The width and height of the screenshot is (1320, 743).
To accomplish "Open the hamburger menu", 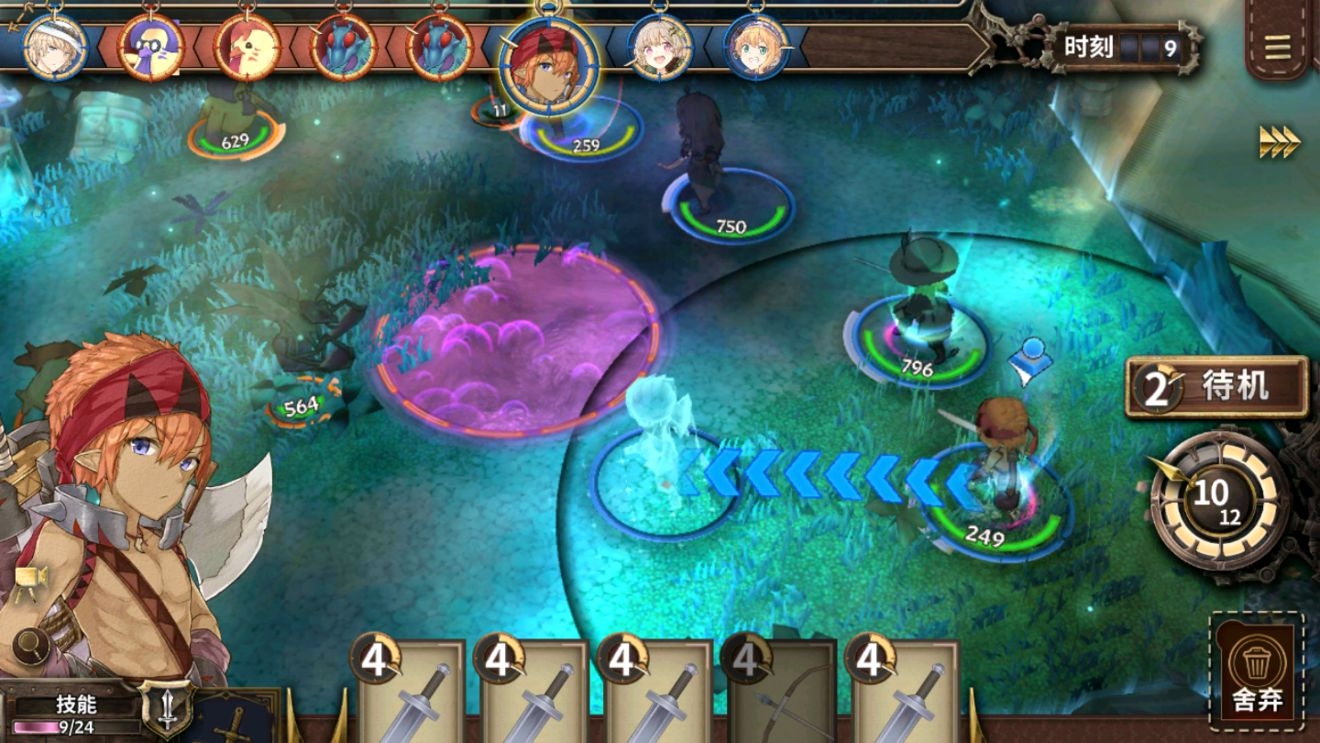I will 1278,48.
